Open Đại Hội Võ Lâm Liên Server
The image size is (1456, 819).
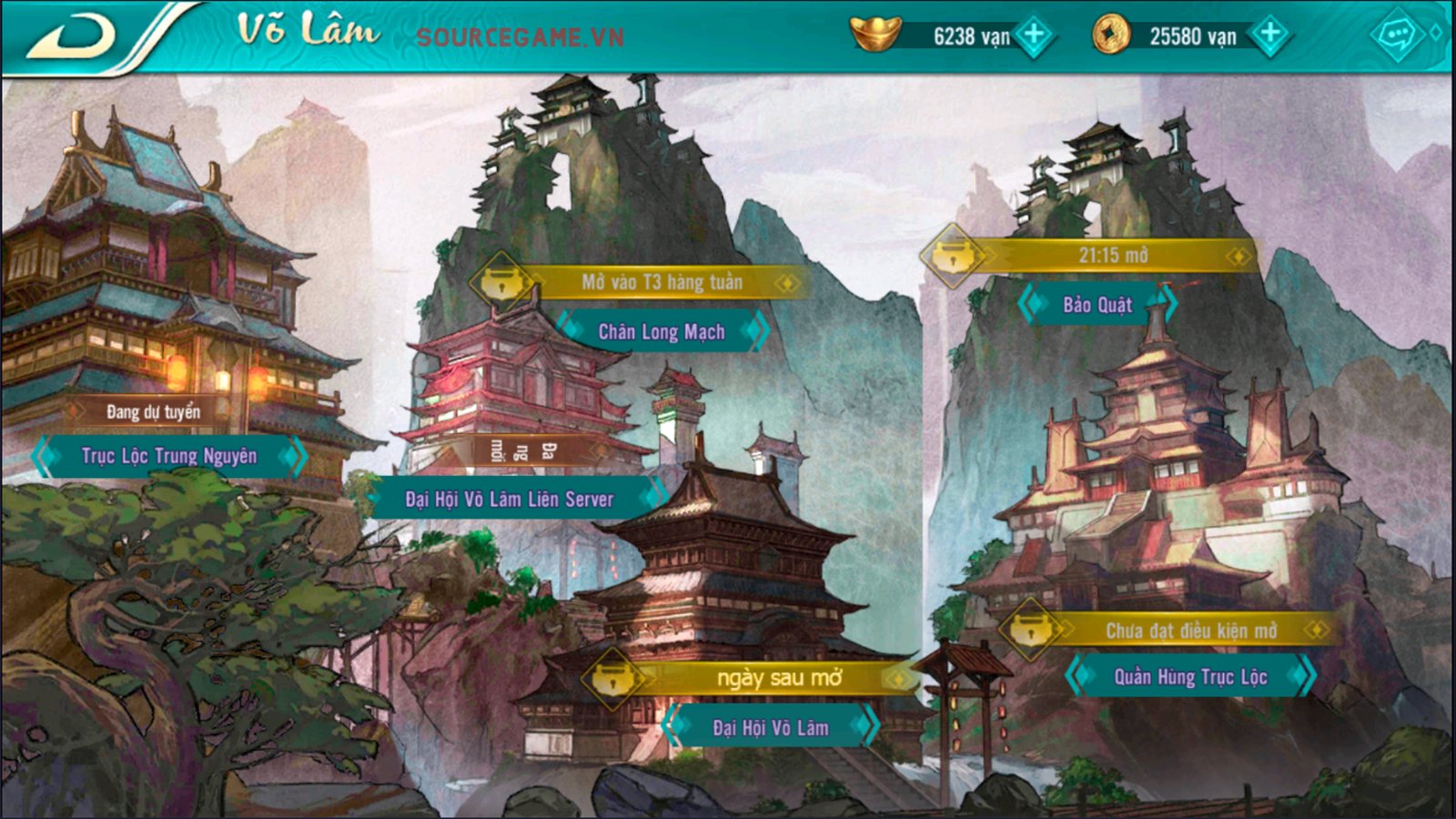click(510, 499)
